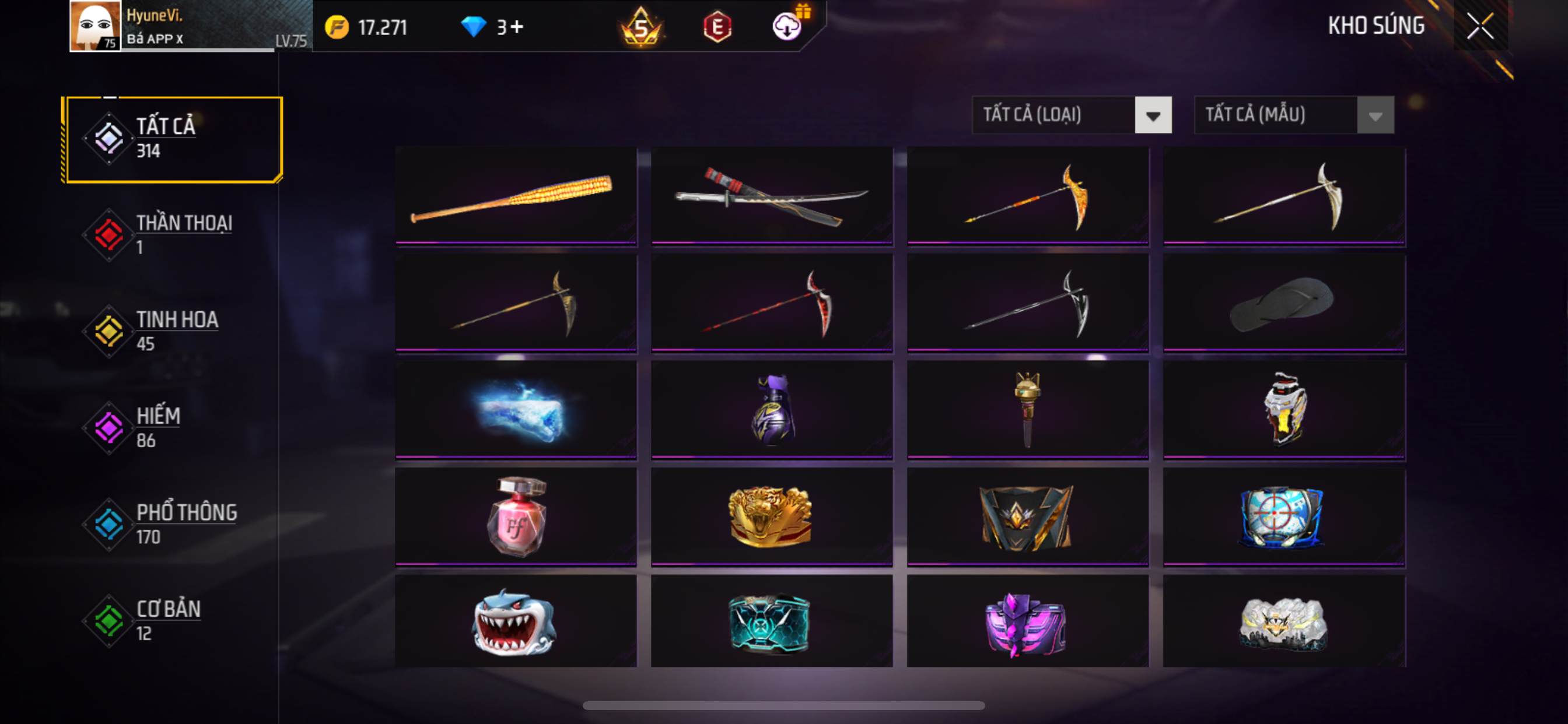Pick the katana with red sheath

click(771, 196)
